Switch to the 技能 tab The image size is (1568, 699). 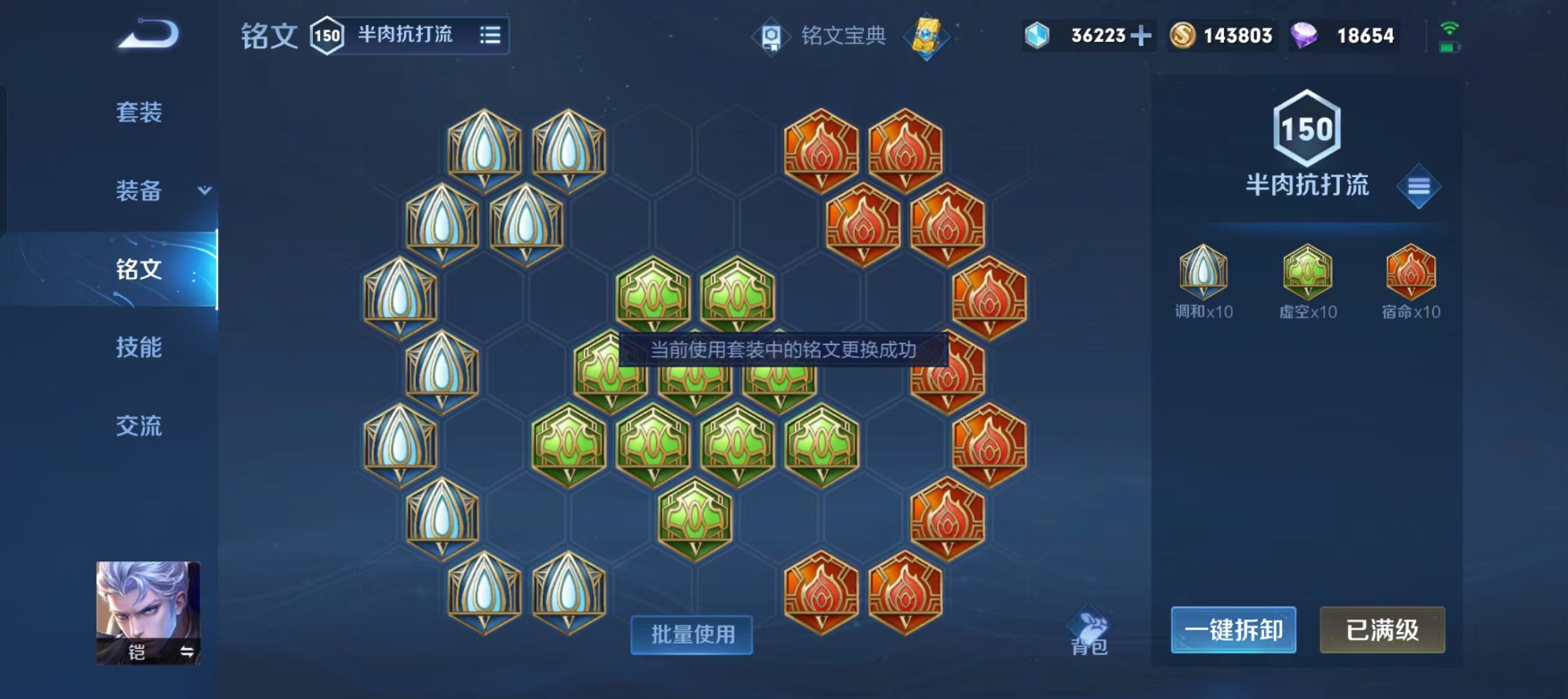(x=140, y=349)
